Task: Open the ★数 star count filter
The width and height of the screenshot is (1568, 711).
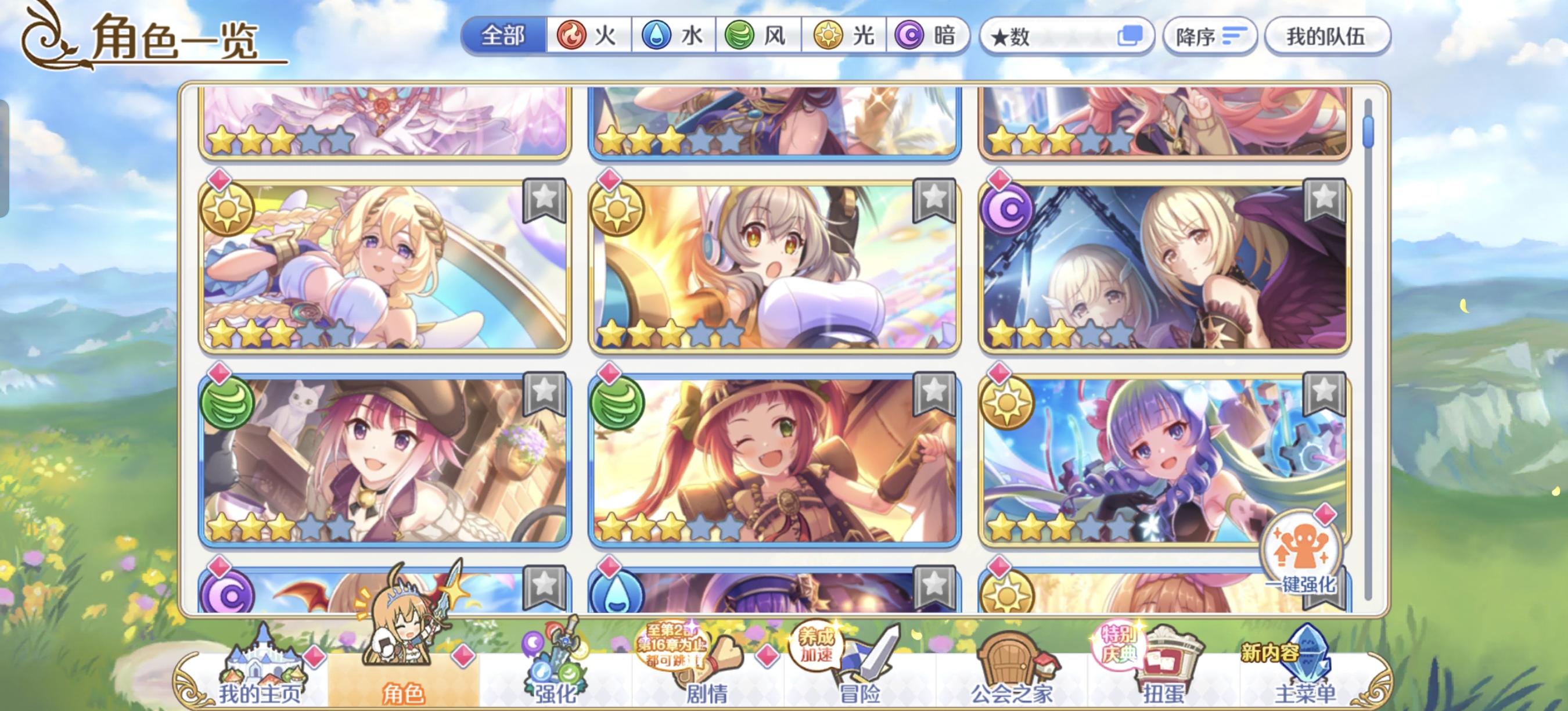Action: pos(1065,37)
